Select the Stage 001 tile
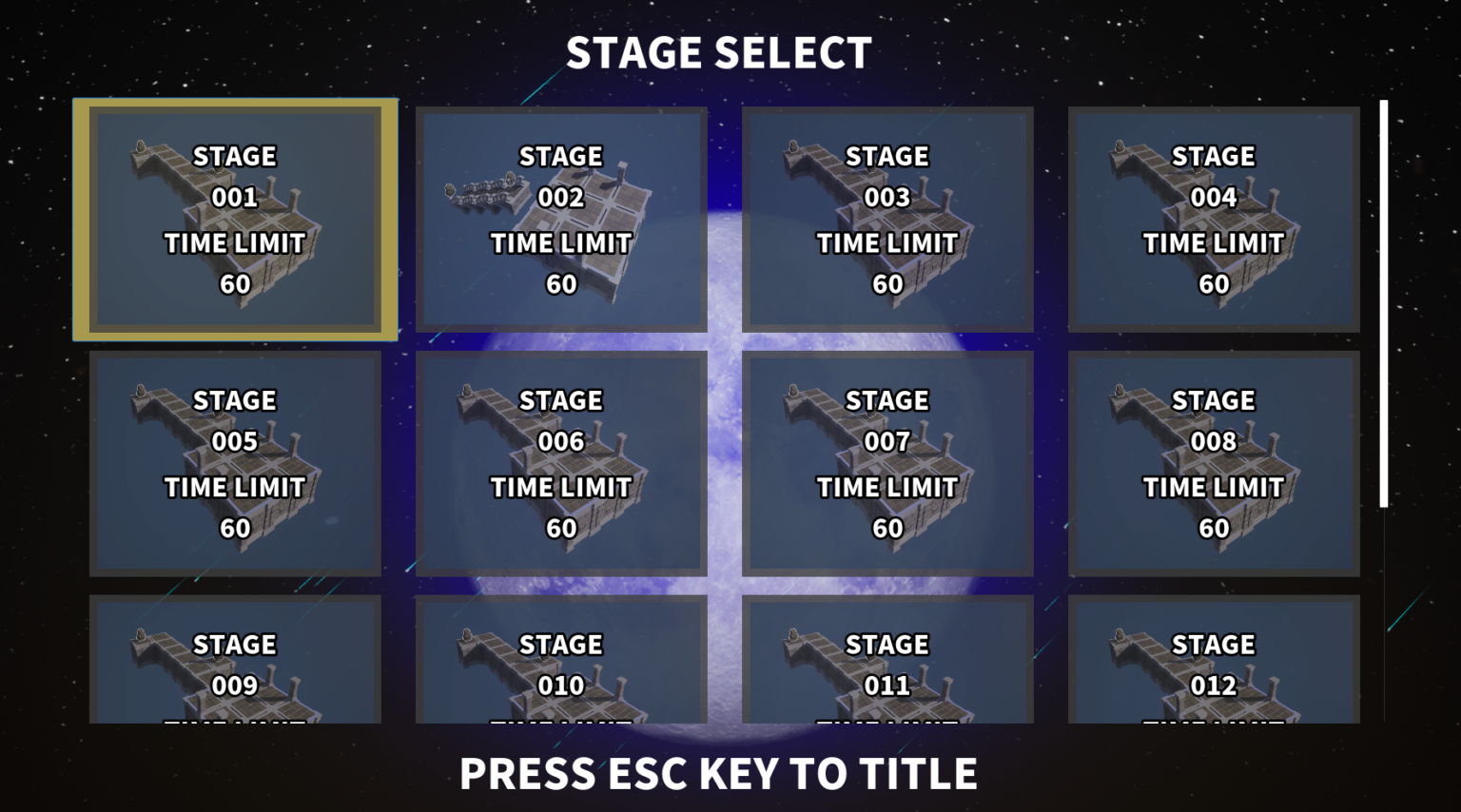Viewport: 1461px width, 812px height. [x=235, y=220]
